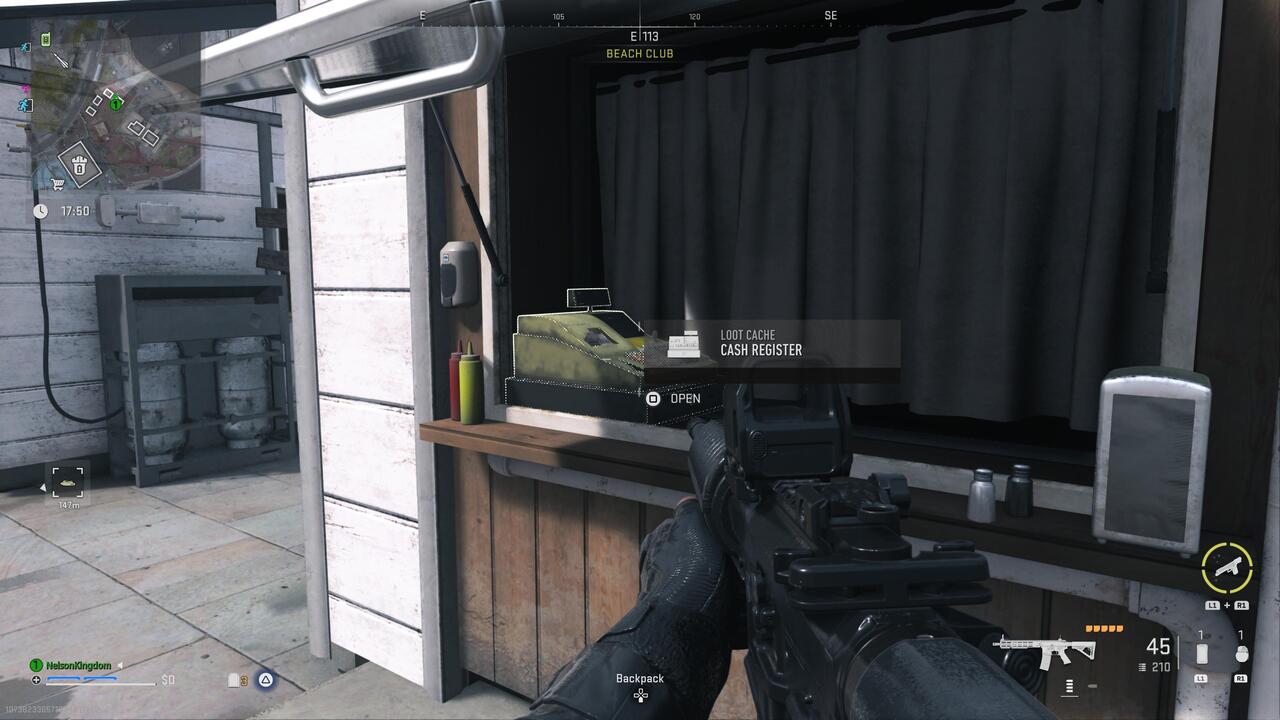Click the triangle ping button near the money counter
The image size is (1280, 720).
click(x=265, y=680)
